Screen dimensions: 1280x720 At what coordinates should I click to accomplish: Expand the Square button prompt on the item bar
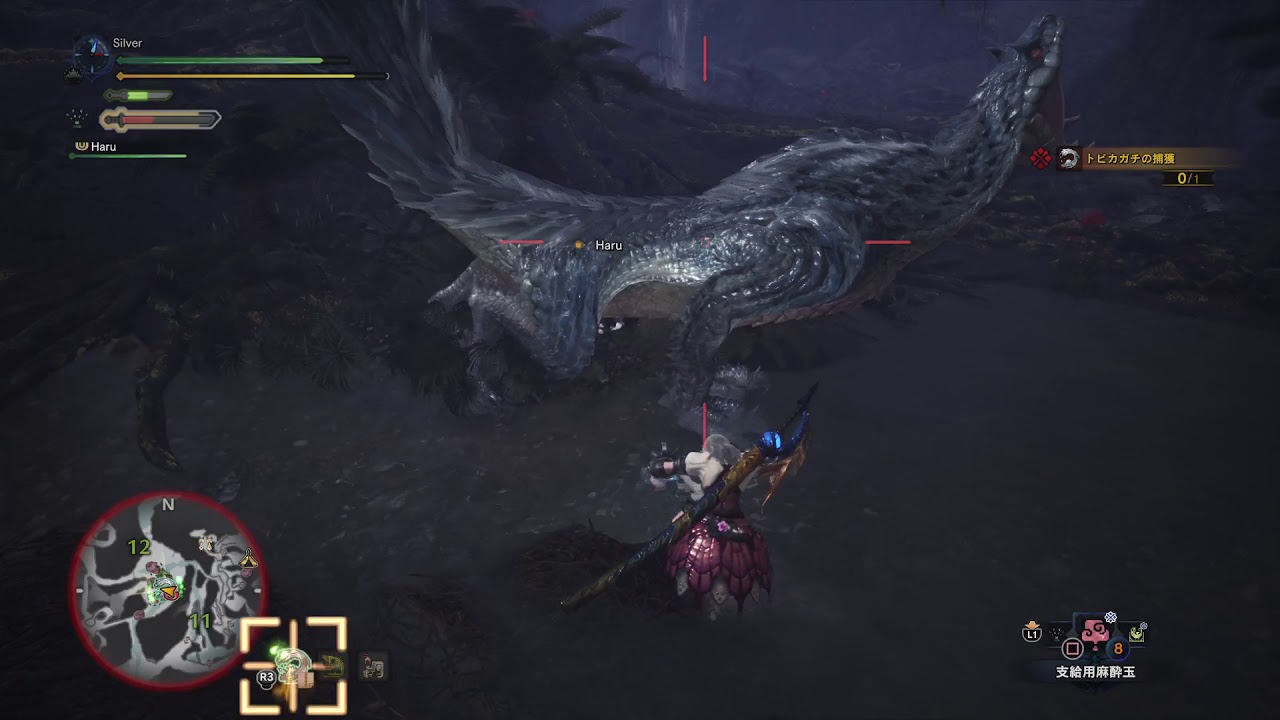point(1071,650)
